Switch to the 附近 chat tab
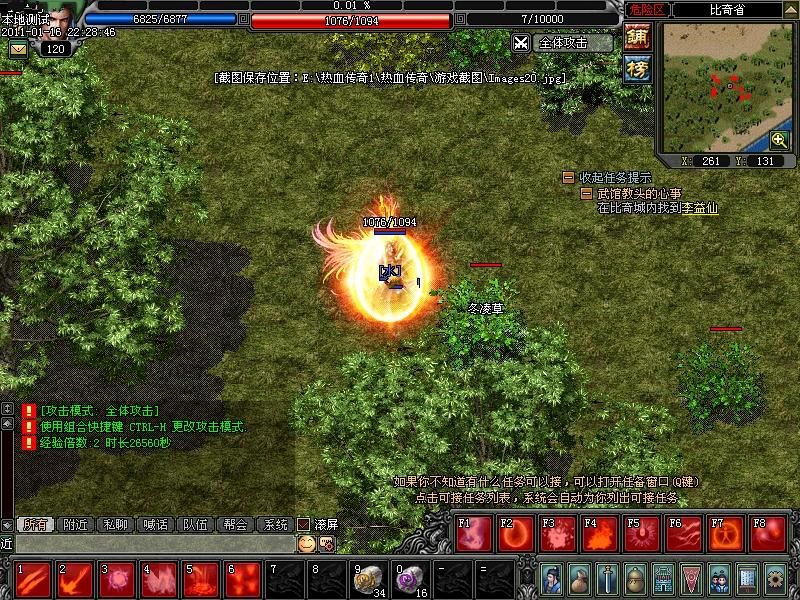The width and height of the screenshot is (800, 600). tap(76, 524)
